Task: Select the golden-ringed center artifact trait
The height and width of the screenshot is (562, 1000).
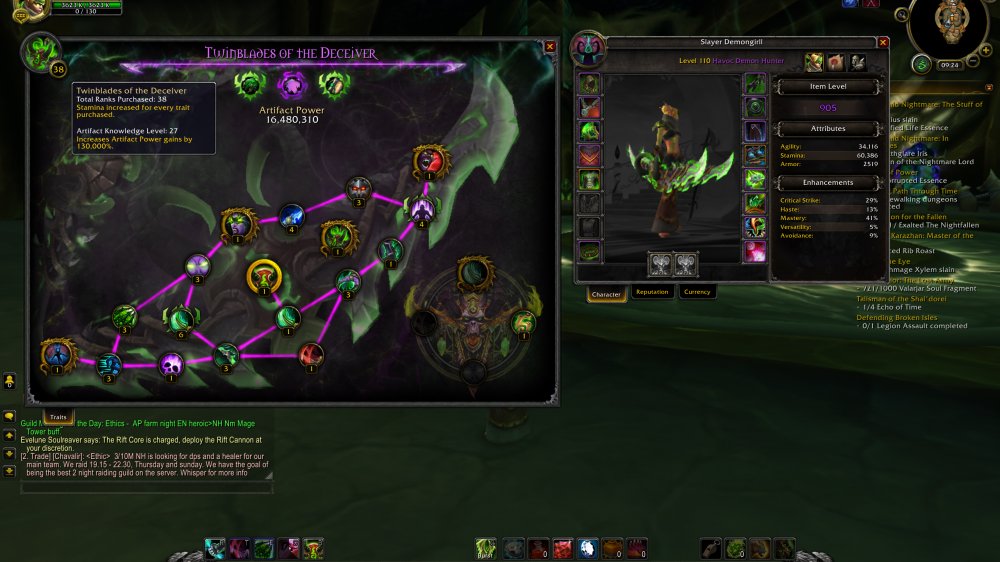Action: click(x=264, y=276)
